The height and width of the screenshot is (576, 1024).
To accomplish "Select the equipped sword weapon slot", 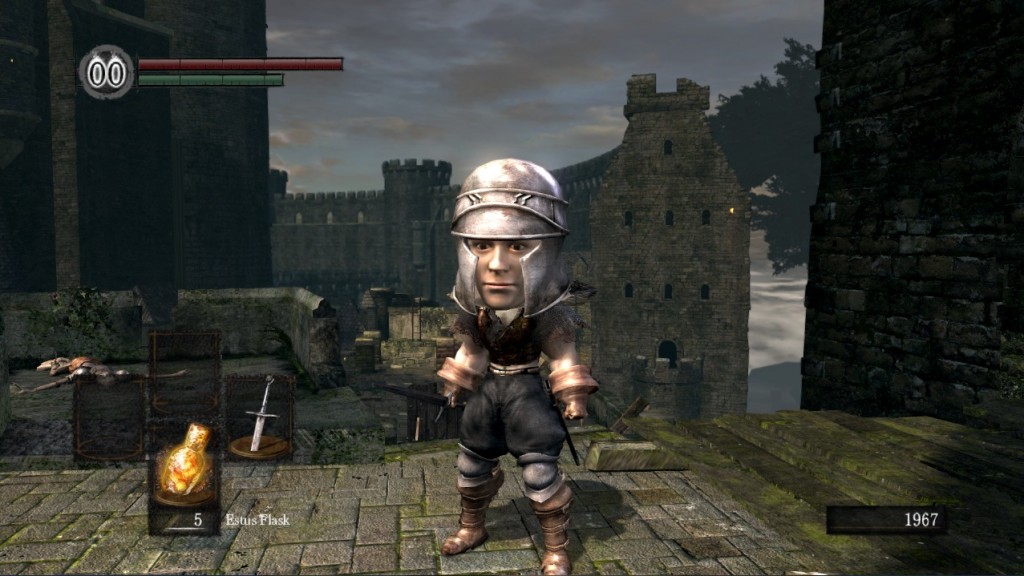I will 259,417.
